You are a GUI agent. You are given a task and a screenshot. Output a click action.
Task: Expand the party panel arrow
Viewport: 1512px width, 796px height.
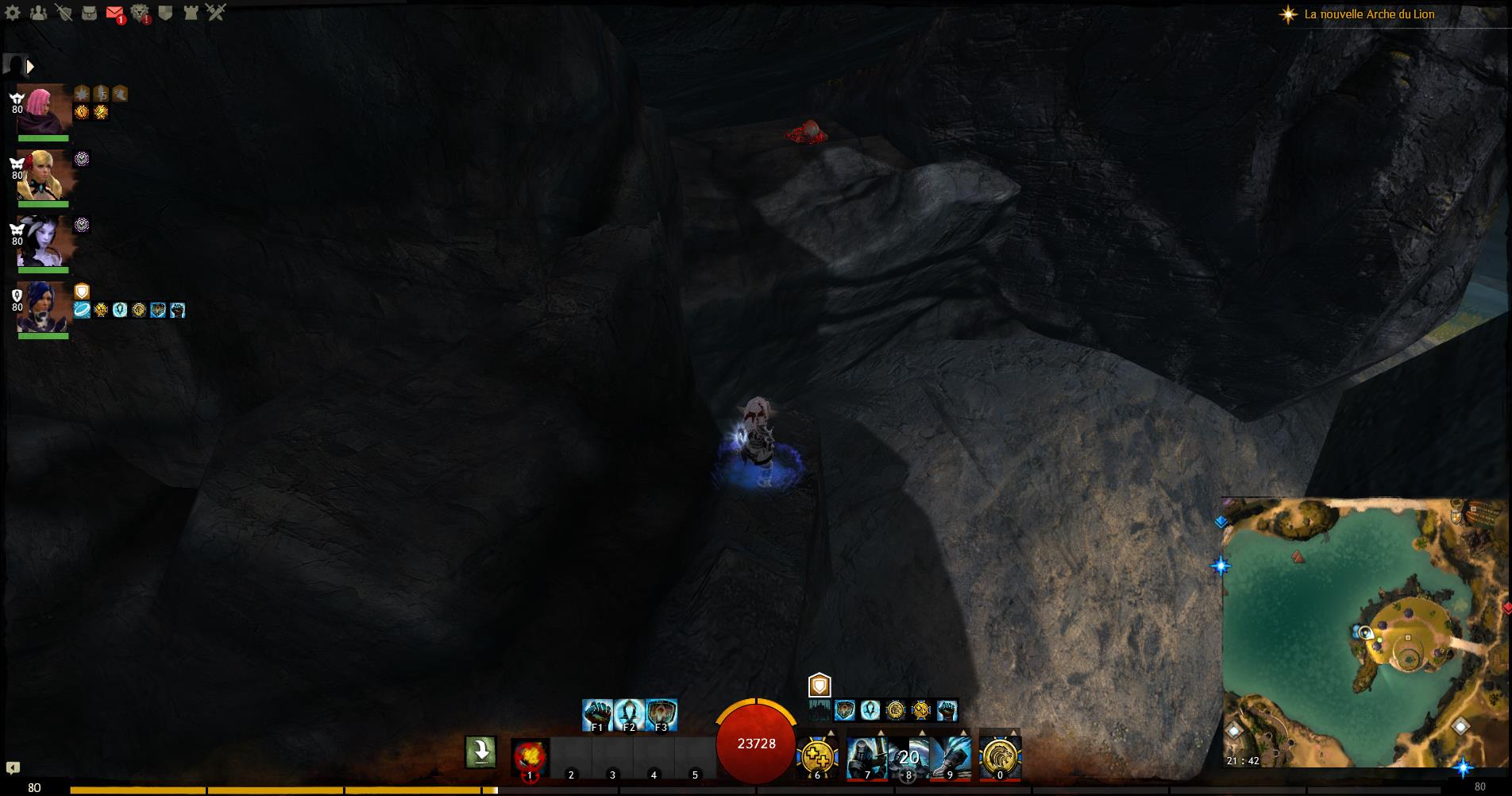31,67
